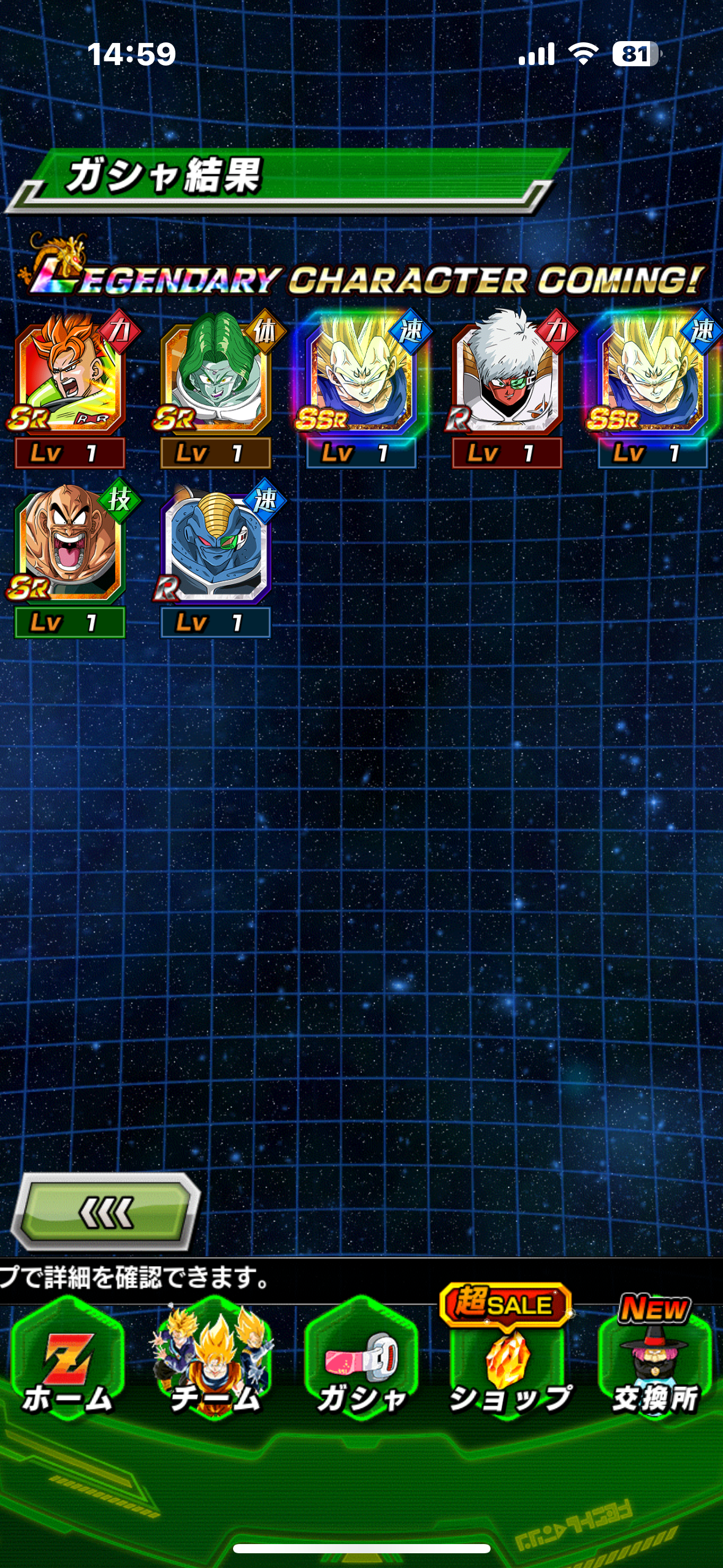
Task: View the SR Nappa character card
Action: coord(70,544)
